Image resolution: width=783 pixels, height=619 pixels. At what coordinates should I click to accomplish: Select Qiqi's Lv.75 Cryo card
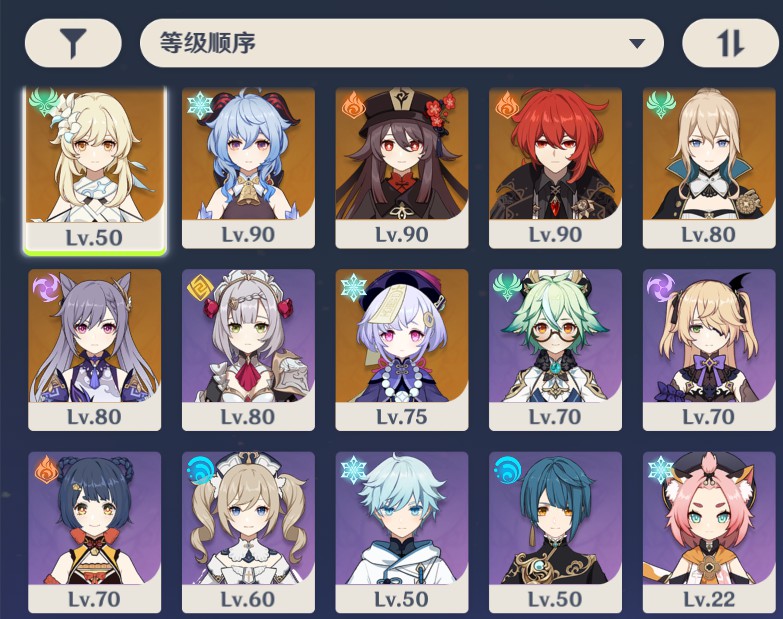coord(401,348)
